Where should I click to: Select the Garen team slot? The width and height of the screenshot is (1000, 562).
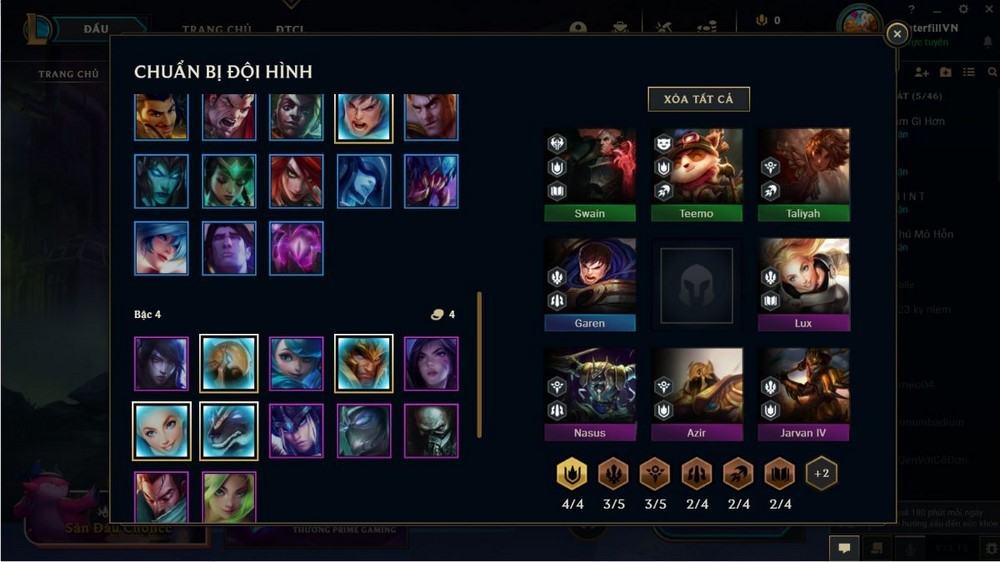click(590, 284)
